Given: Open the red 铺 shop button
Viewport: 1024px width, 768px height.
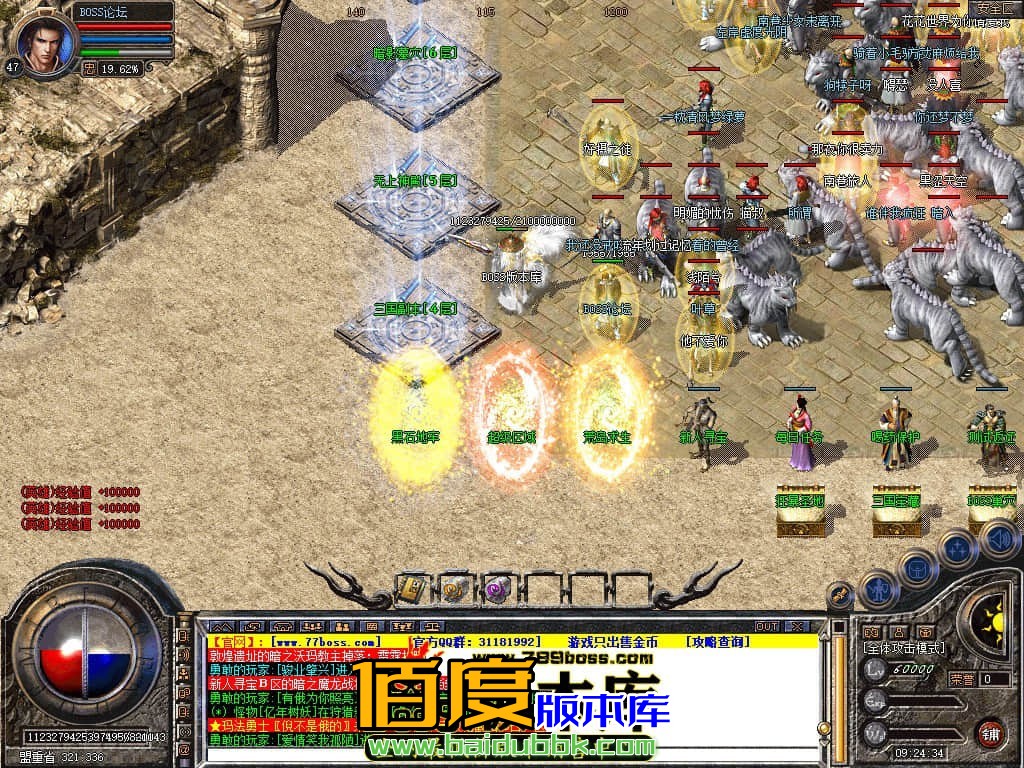Looking at the screenshot, I should coord(990,731).
